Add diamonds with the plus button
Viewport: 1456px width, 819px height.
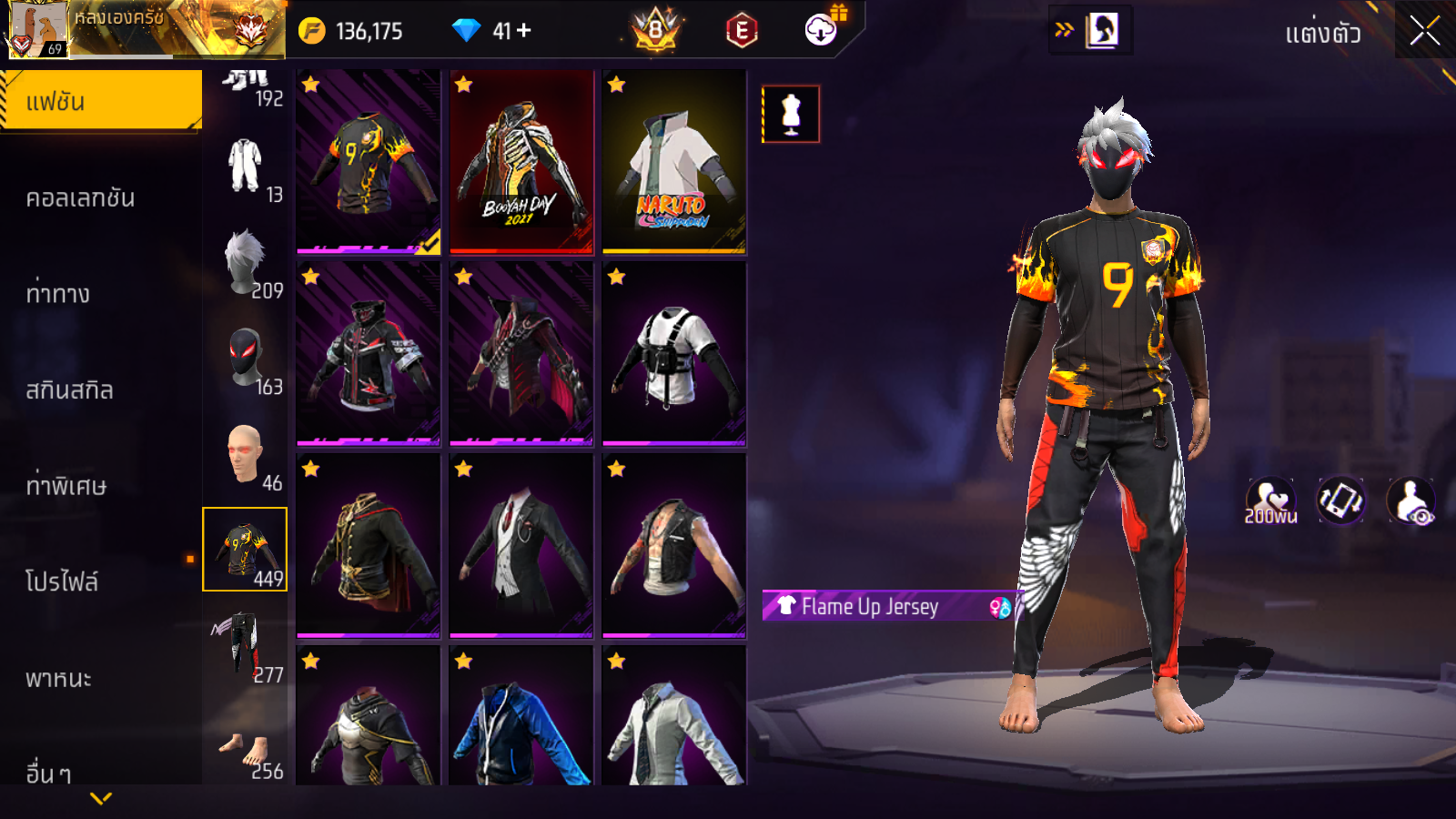pyautogui.click(x=524, y=31)
